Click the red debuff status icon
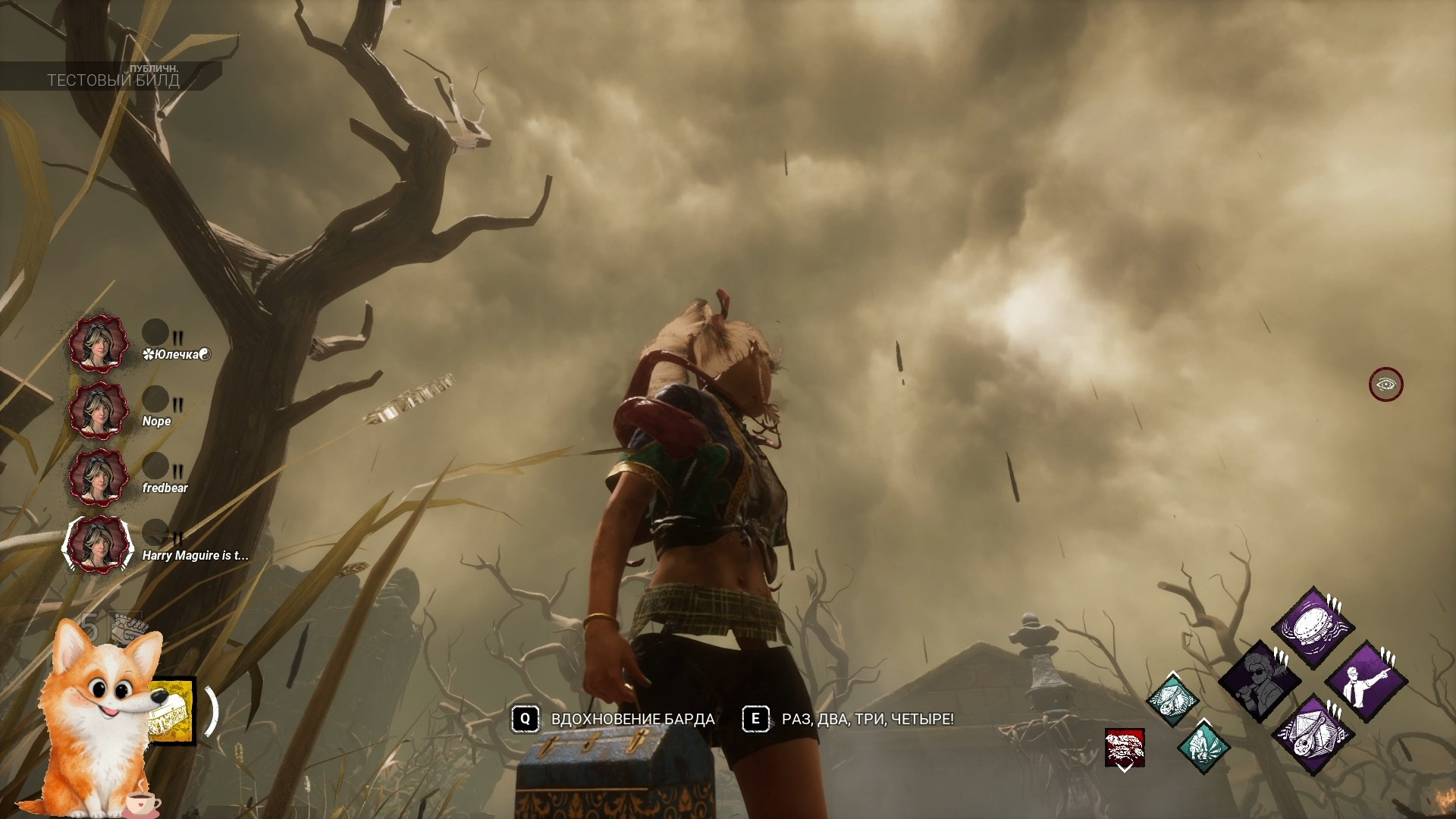 tap(1124, 748)
